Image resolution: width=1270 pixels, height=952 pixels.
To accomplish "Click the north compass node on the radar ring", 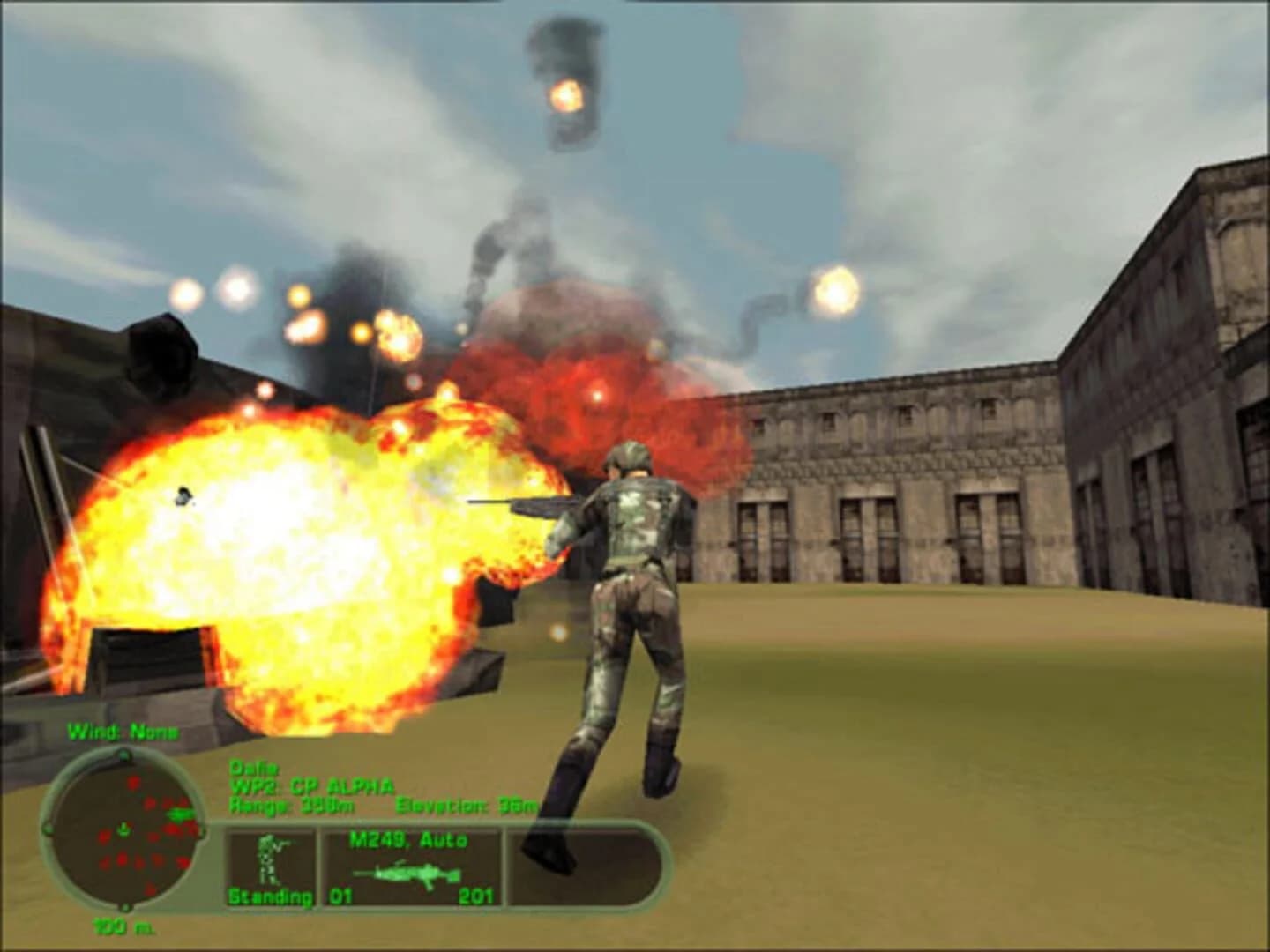I will tap(123, 755).
